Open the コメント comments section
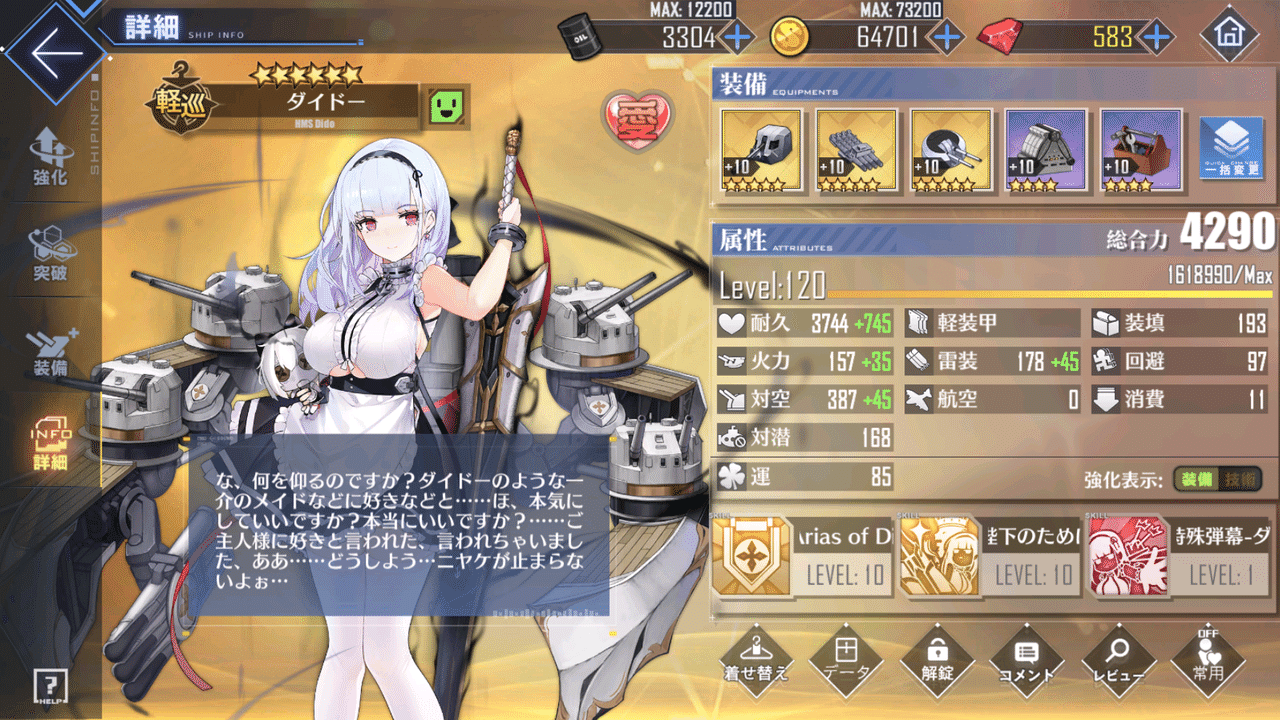This screenshot has width=1280, height=720. coord(1028,660)
